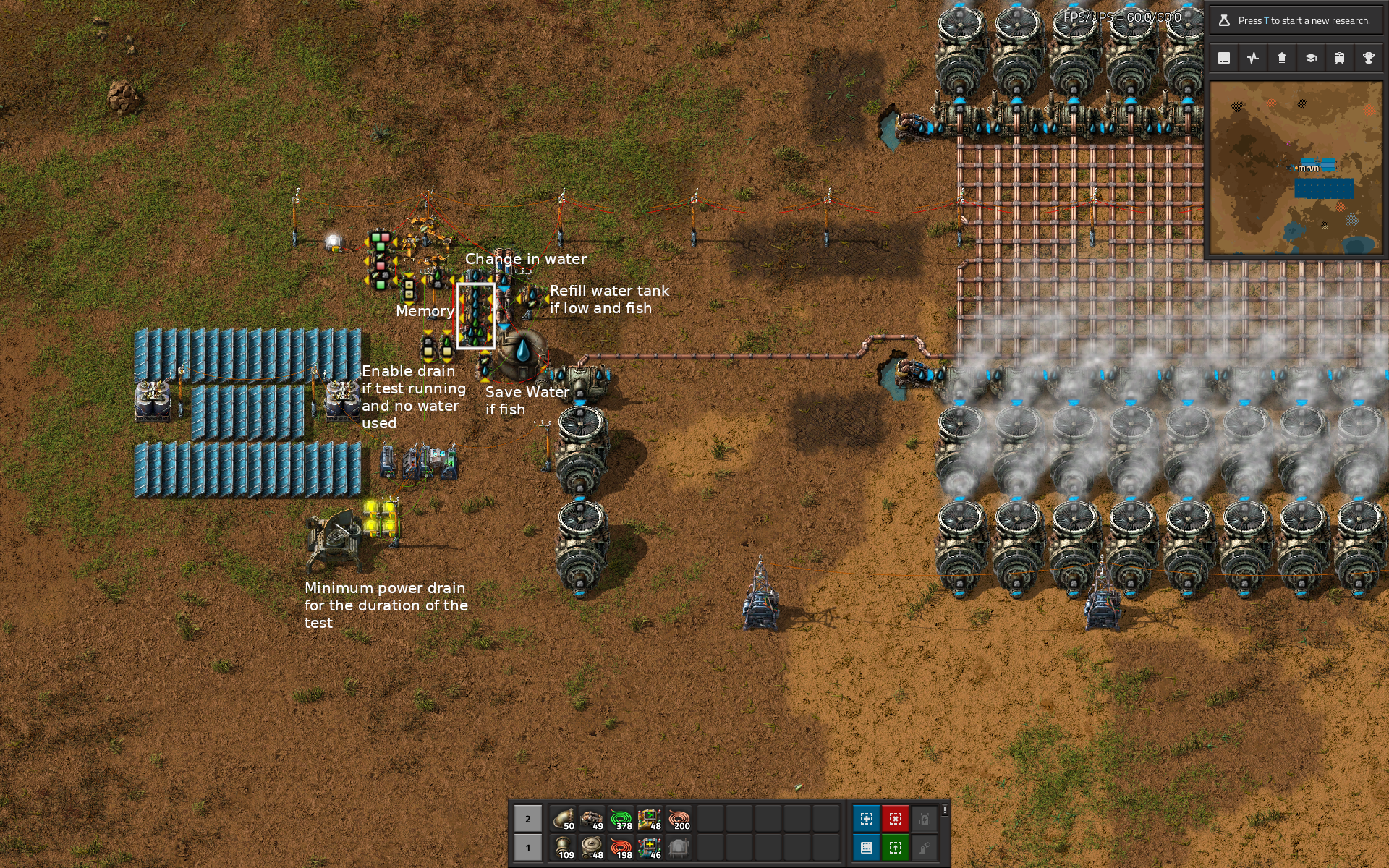Image resolution: width=1389 pixels, height=868 pixels.
Task: Activate the green upgrade planner shortcut
Action: tap(896, 848)
